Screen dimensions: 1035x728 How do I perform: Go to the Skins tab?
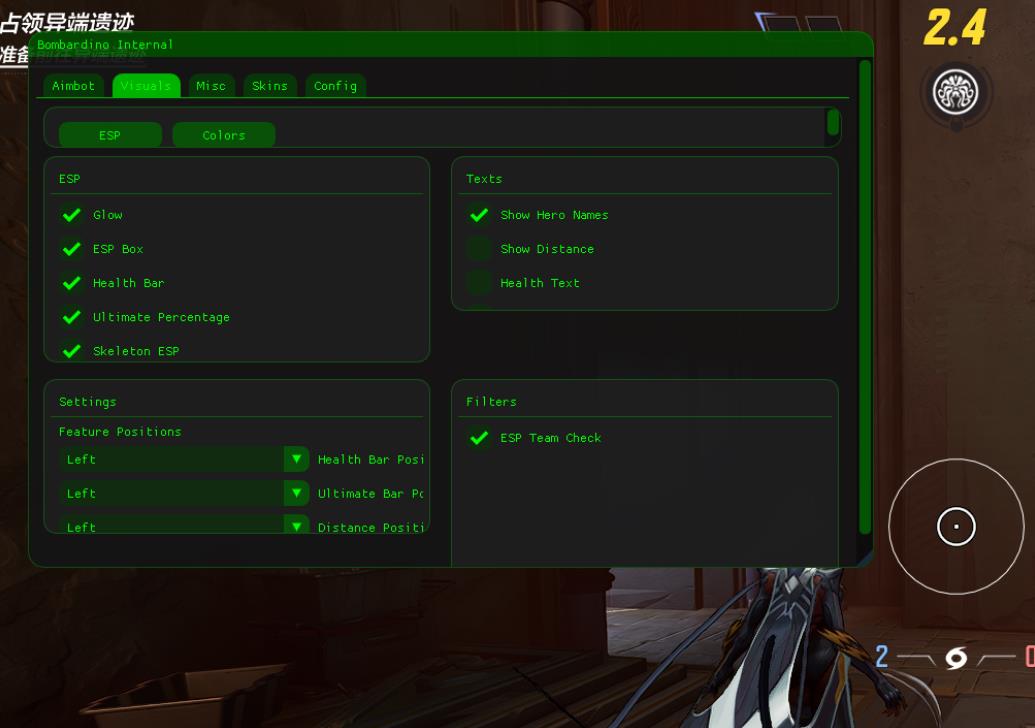pyautogui.click(x=270, y=86)
